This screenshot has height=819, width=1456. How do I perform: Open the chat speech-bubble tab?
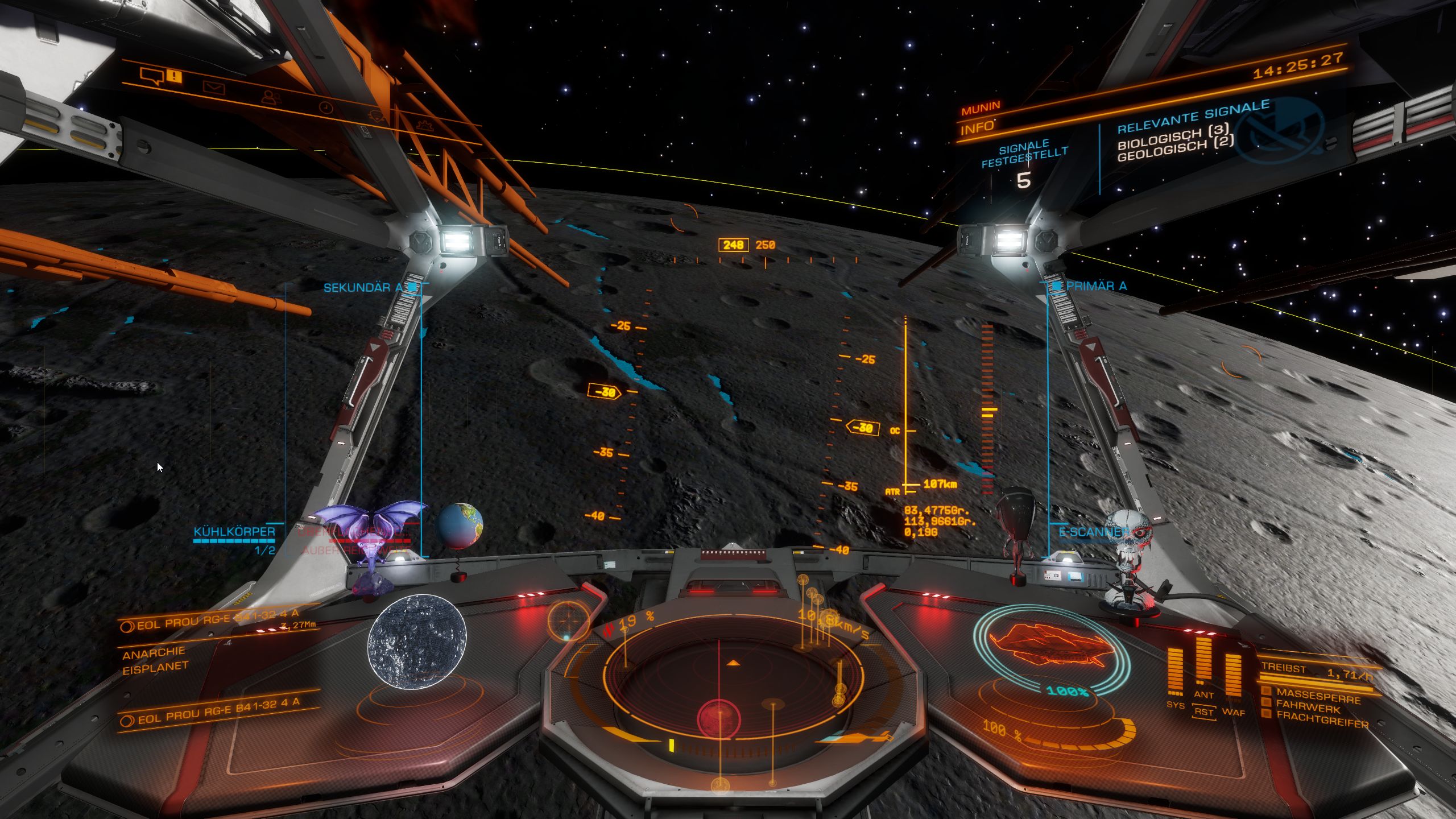click(x=152, y=76)
